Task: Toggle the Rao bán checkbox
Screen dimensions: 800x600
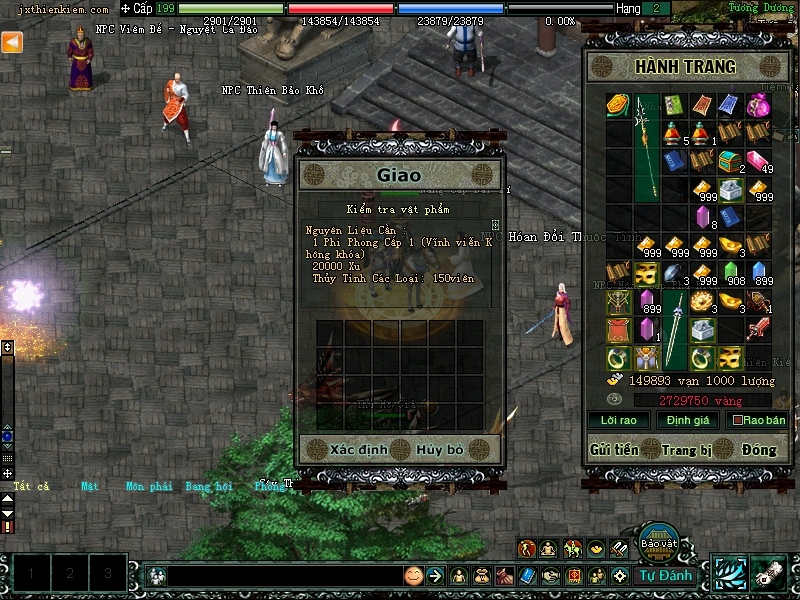Action: click(x=739, y=421)
